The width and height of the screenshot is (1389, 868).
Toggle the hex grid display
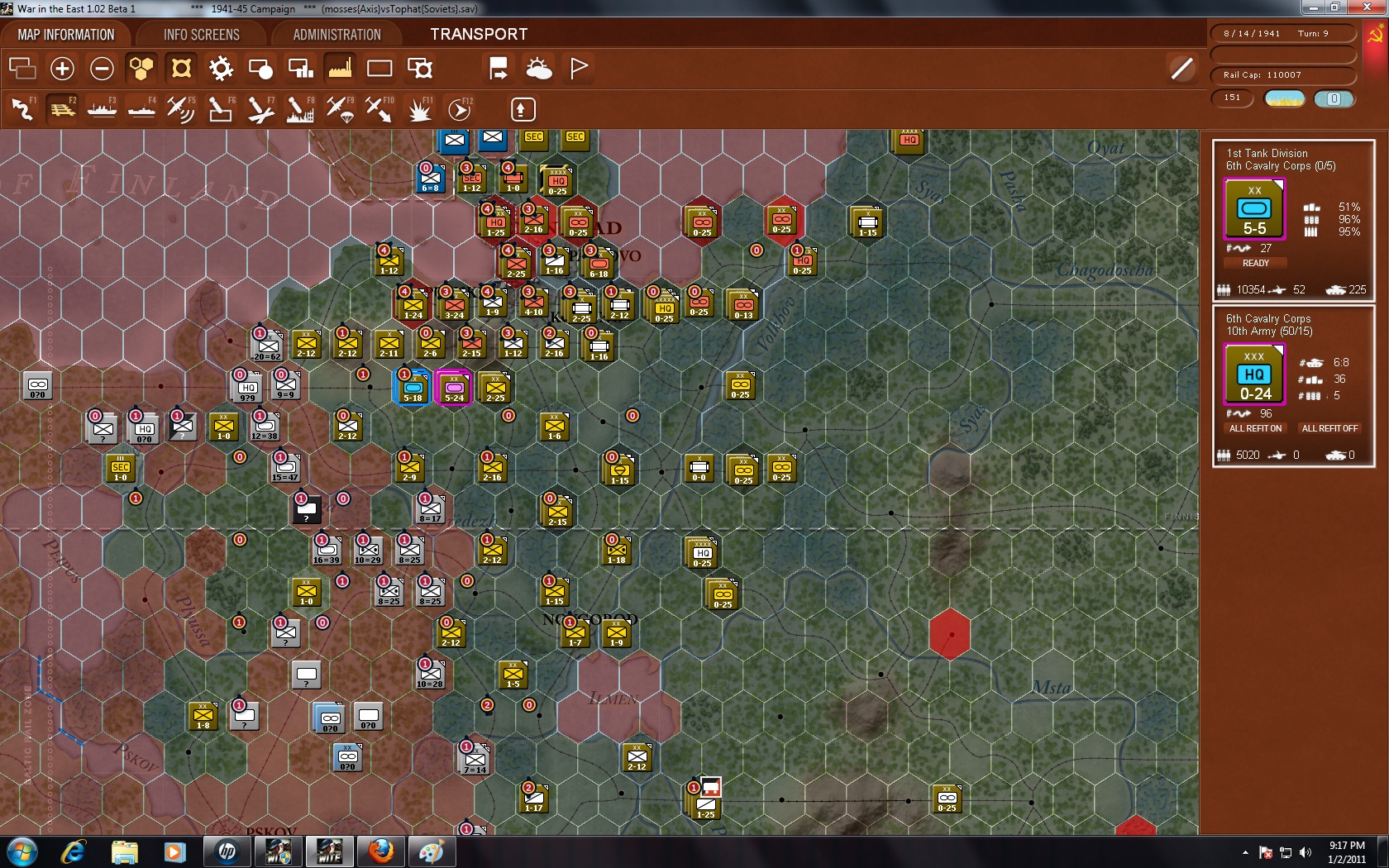click(141, 68)
